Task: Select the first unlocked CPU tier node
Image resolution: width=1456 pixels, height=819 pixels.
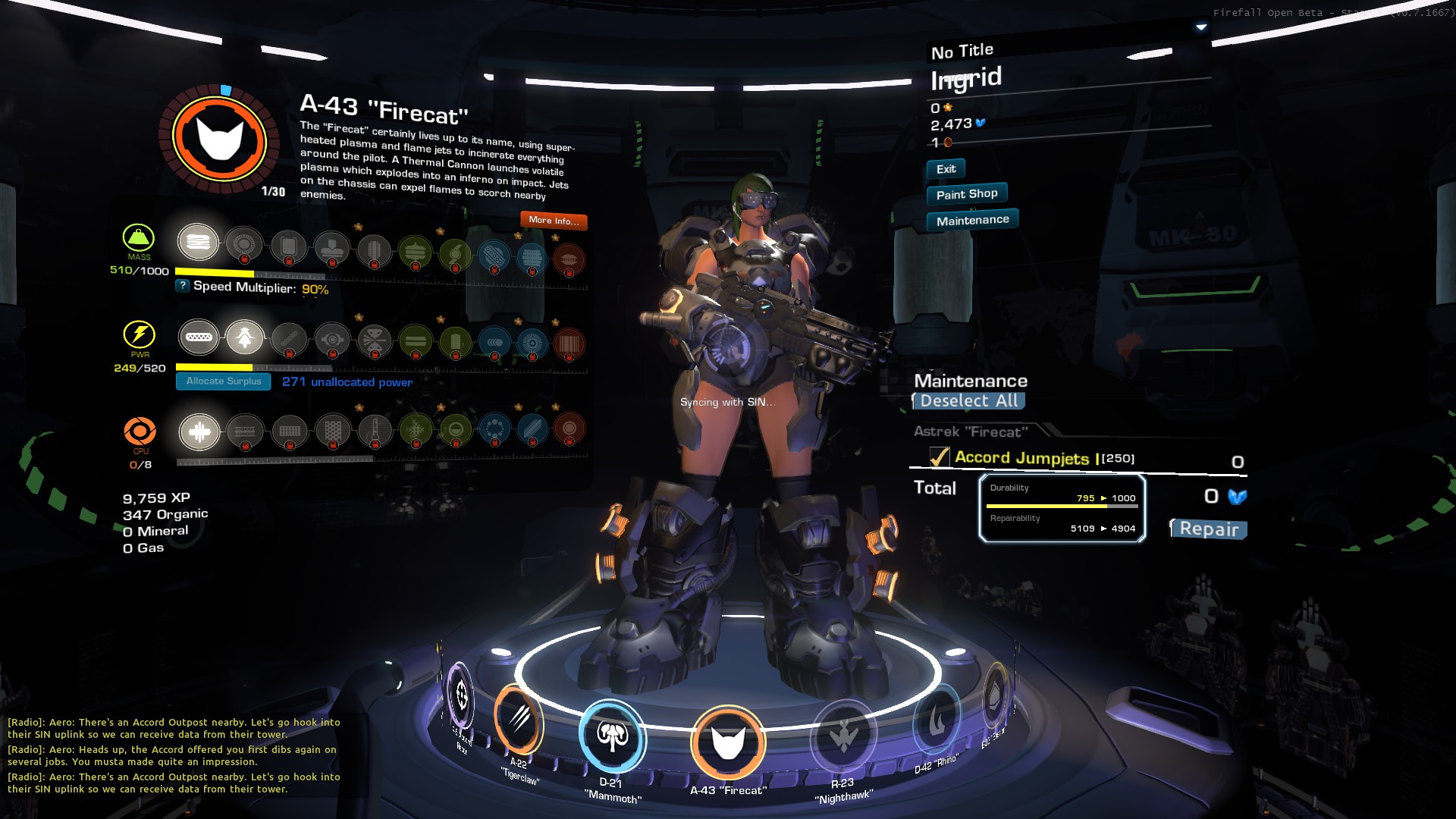Action: tap(199, 432)
